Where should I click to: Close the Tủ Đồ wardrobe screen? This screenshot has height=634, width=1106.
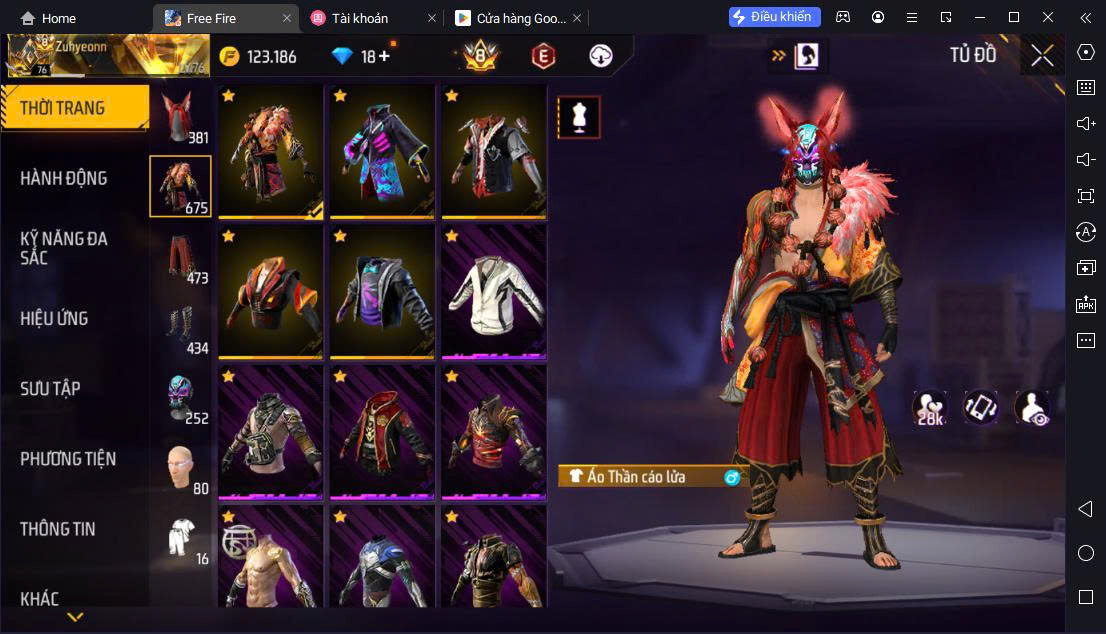pos(1042,56)
